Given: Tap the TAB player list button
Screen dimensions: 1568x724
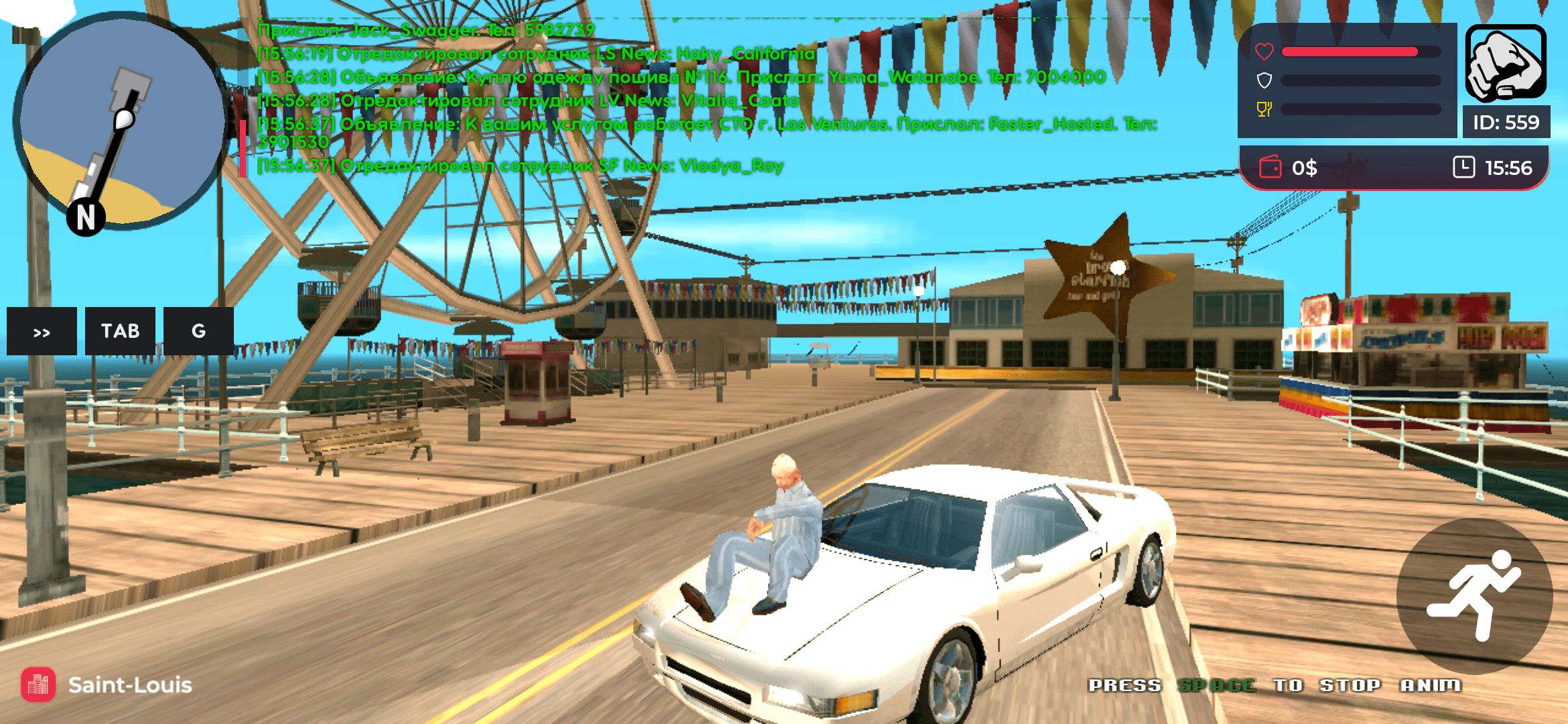Looking at the screenshot, I should coord(120,331).
